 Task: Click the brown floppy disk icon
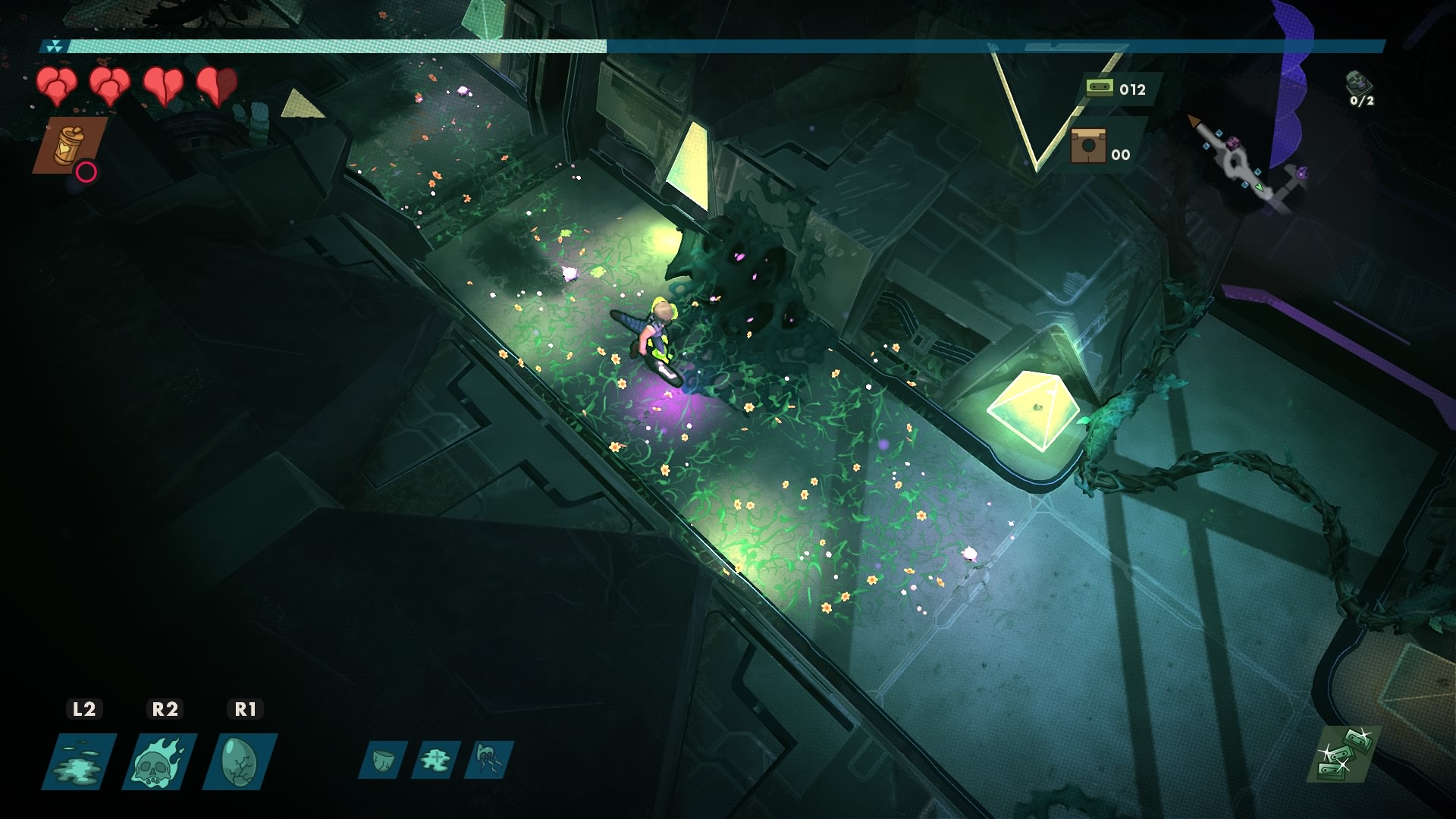[1088, 146]
